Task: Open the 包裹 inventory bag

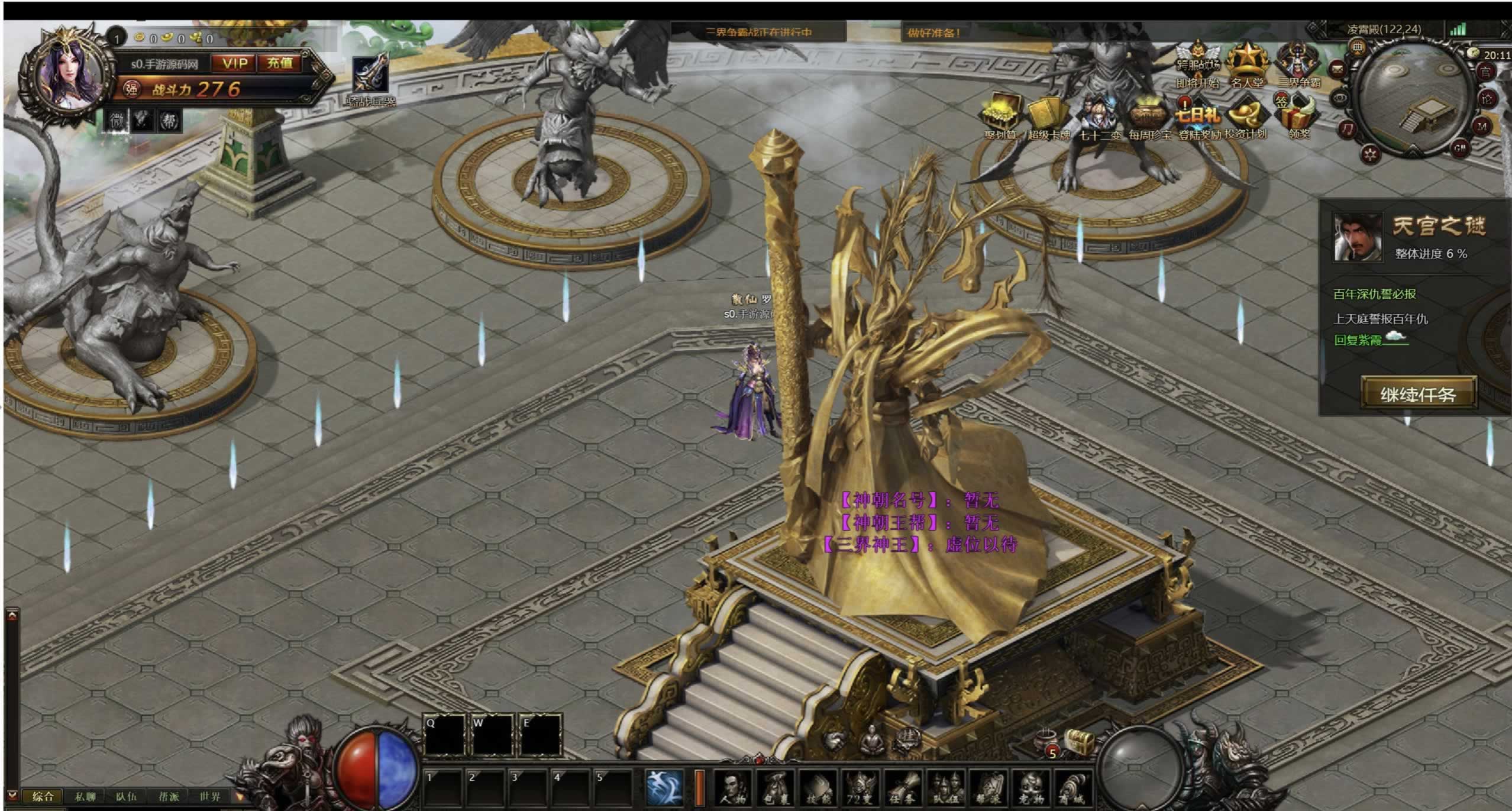Action: point(776,789)
